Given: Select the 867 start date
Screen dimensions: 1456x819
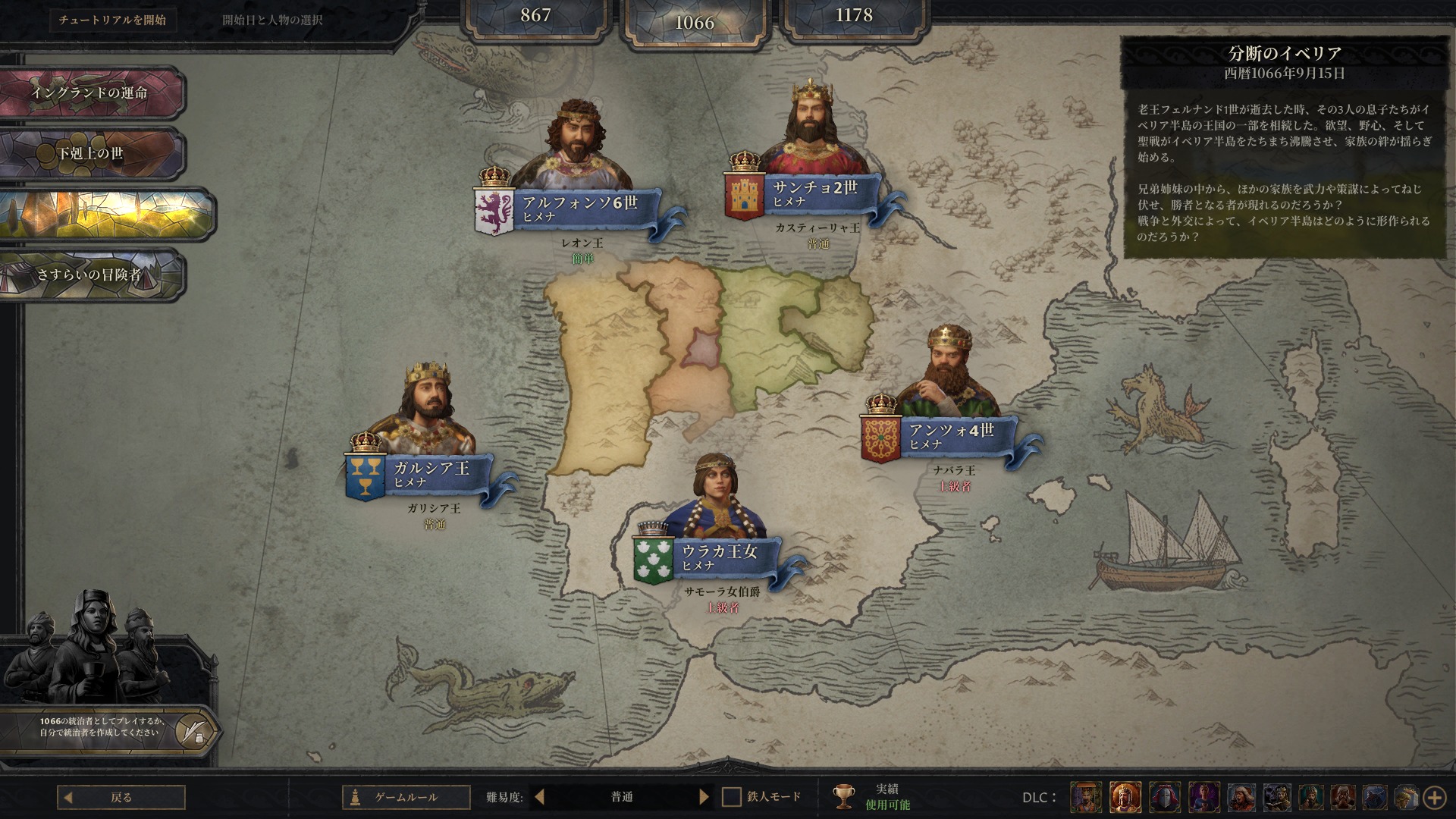Looking at the screenshot, I should coord(535,16).
